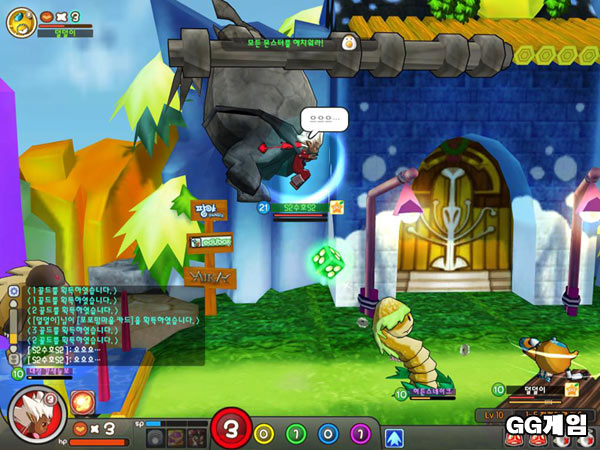
Task: Click the white-haired character portrait
Action: pos(36,413)
